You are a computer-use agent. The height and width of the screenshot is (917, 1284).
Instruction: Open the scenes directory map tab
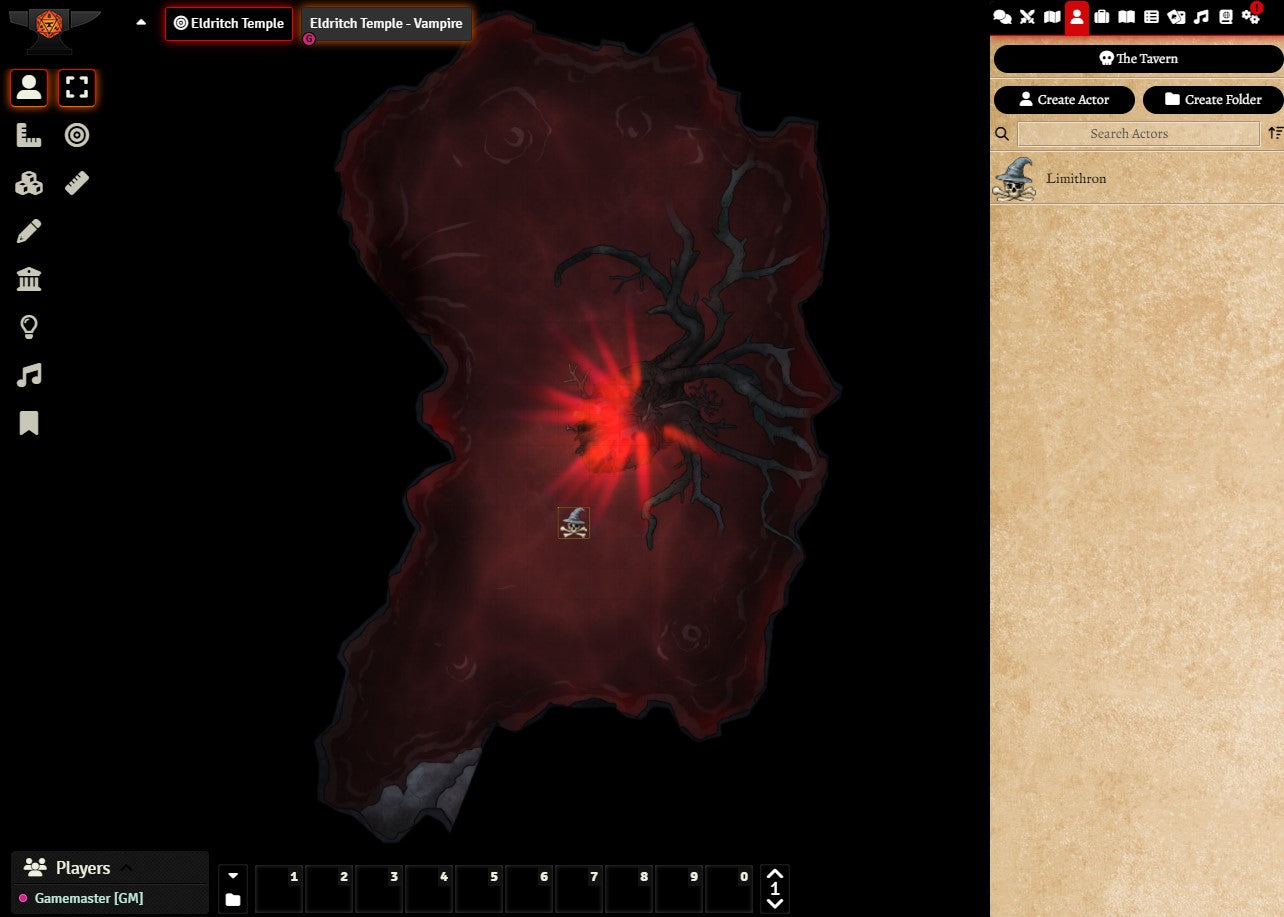(1052, 17)
